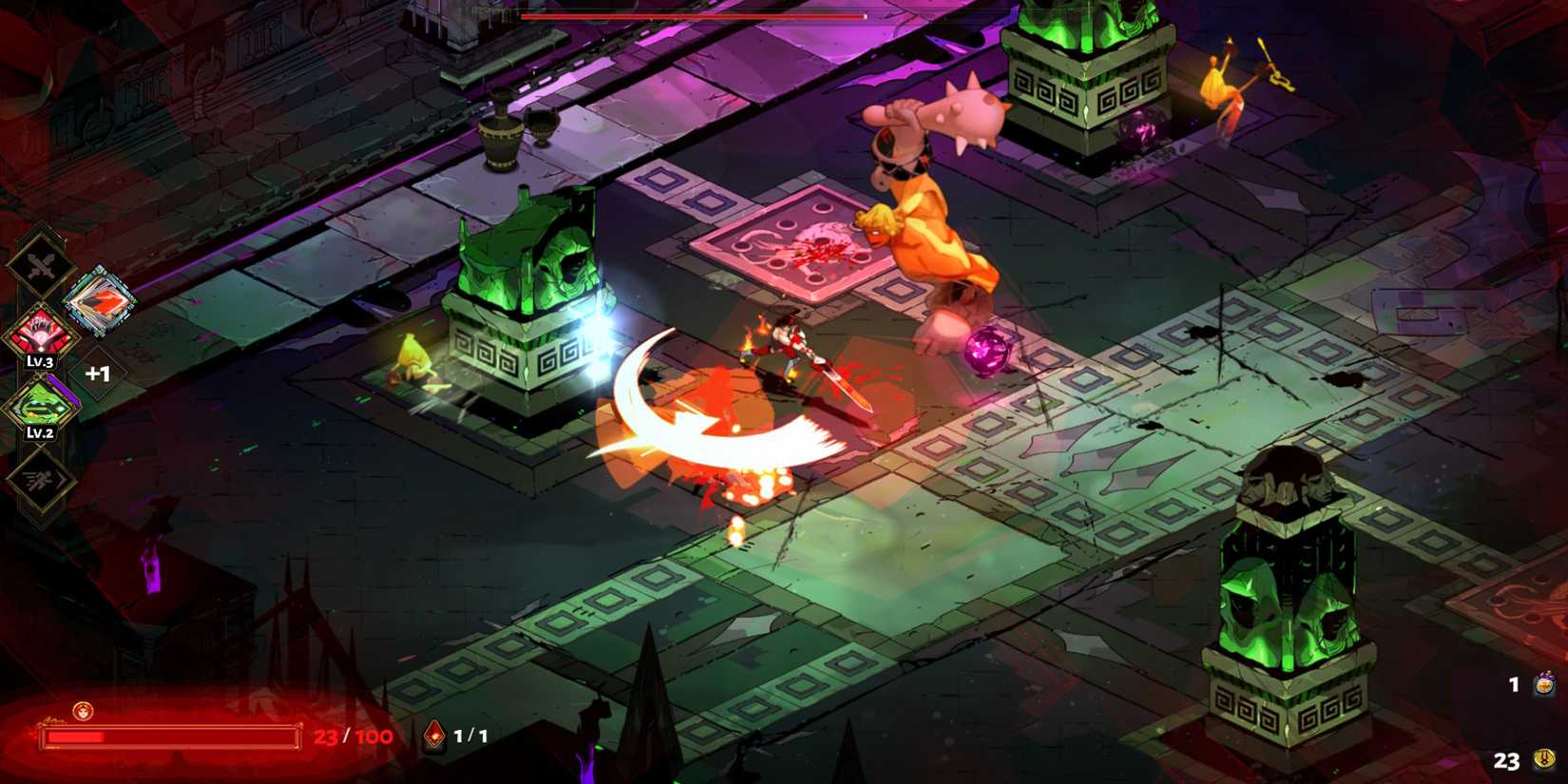Click the boss health frame at top
Image resolution: width=1568 pixels, height=784 pixels.
[692, 15]
